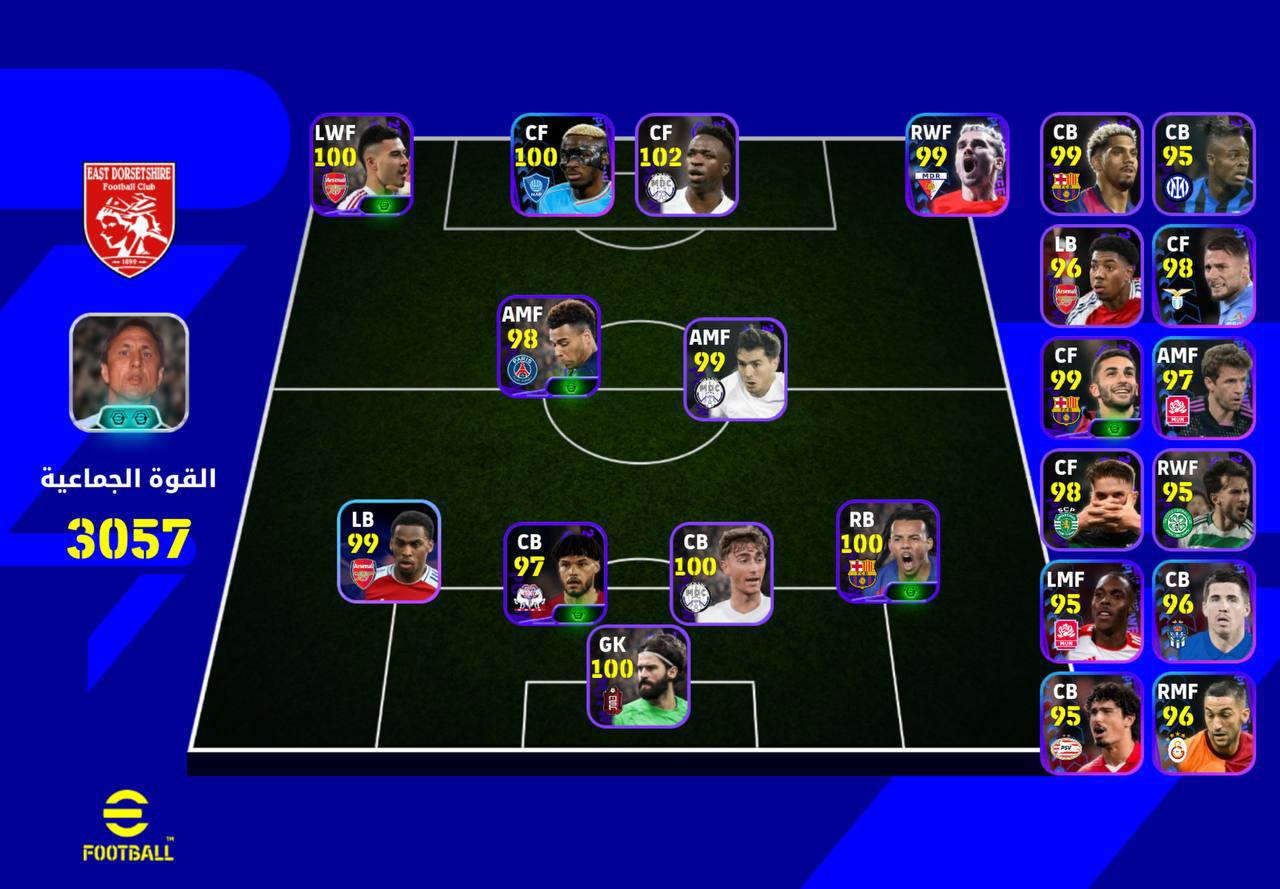Open the manager portrait card

click(128, 372)
